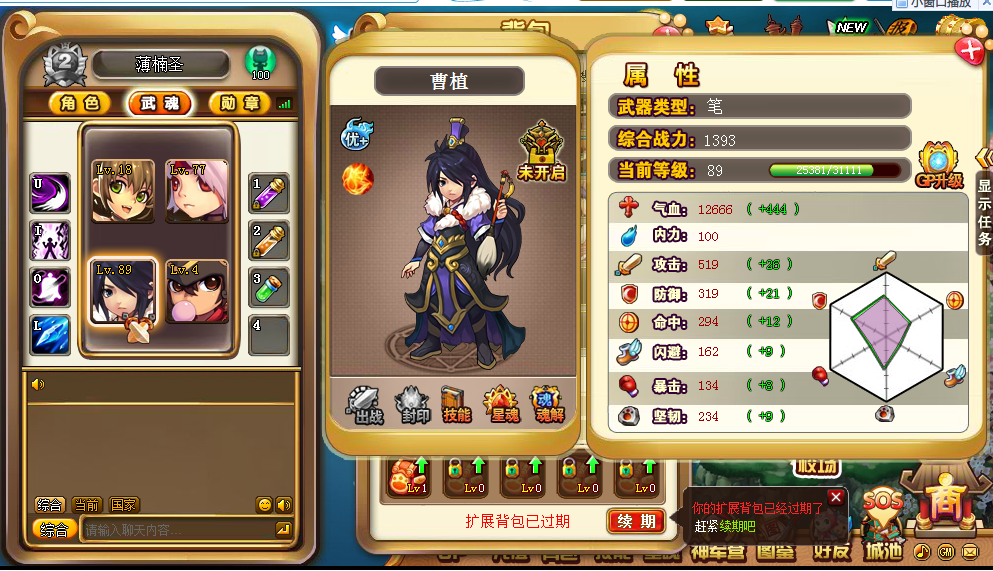
Task: Renew the backpack with 续期 button
Action: (635, 521)
